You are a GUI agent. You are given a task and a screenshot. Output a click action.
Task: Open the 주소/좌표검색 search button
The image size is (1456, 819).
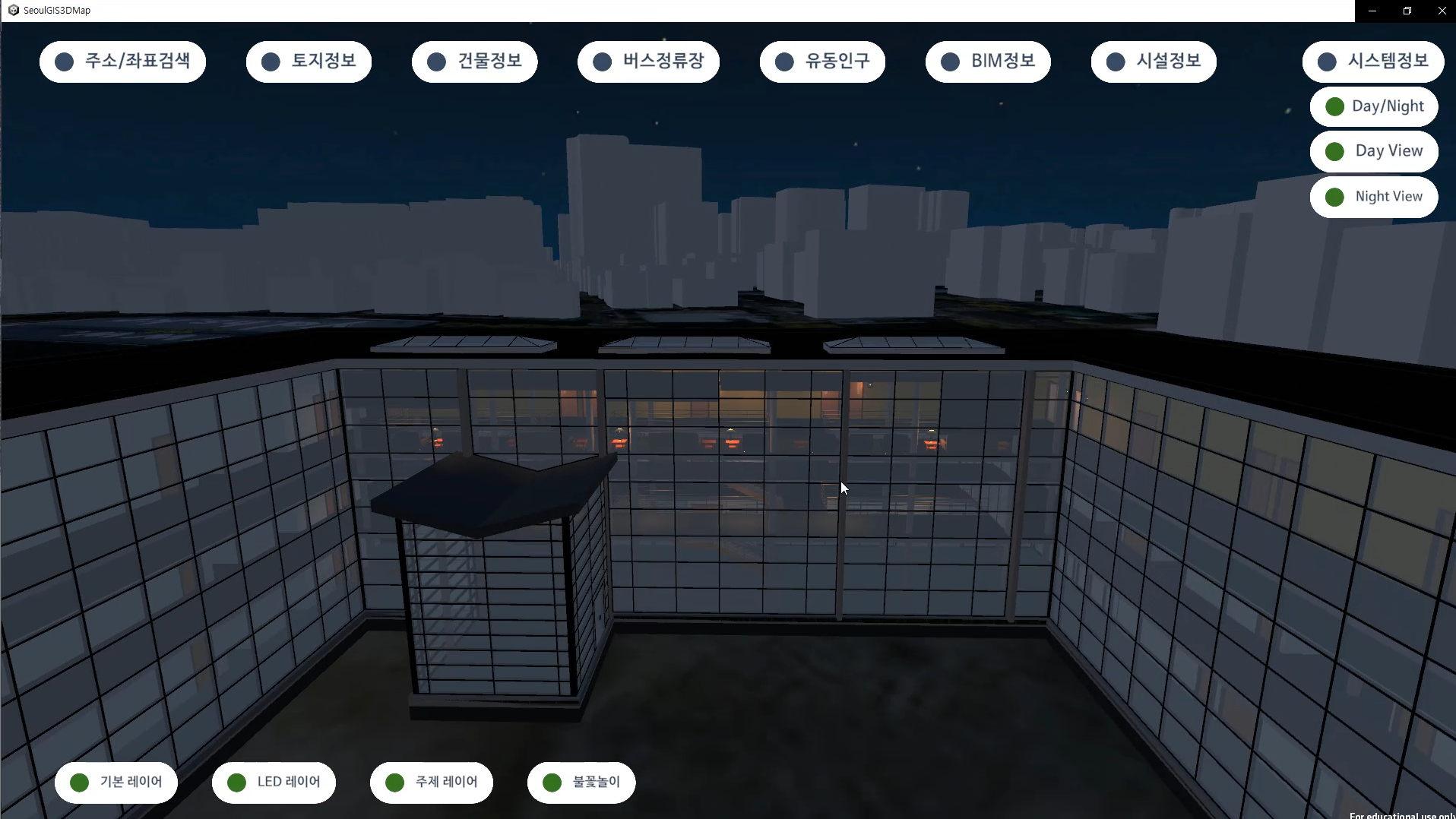122,62
